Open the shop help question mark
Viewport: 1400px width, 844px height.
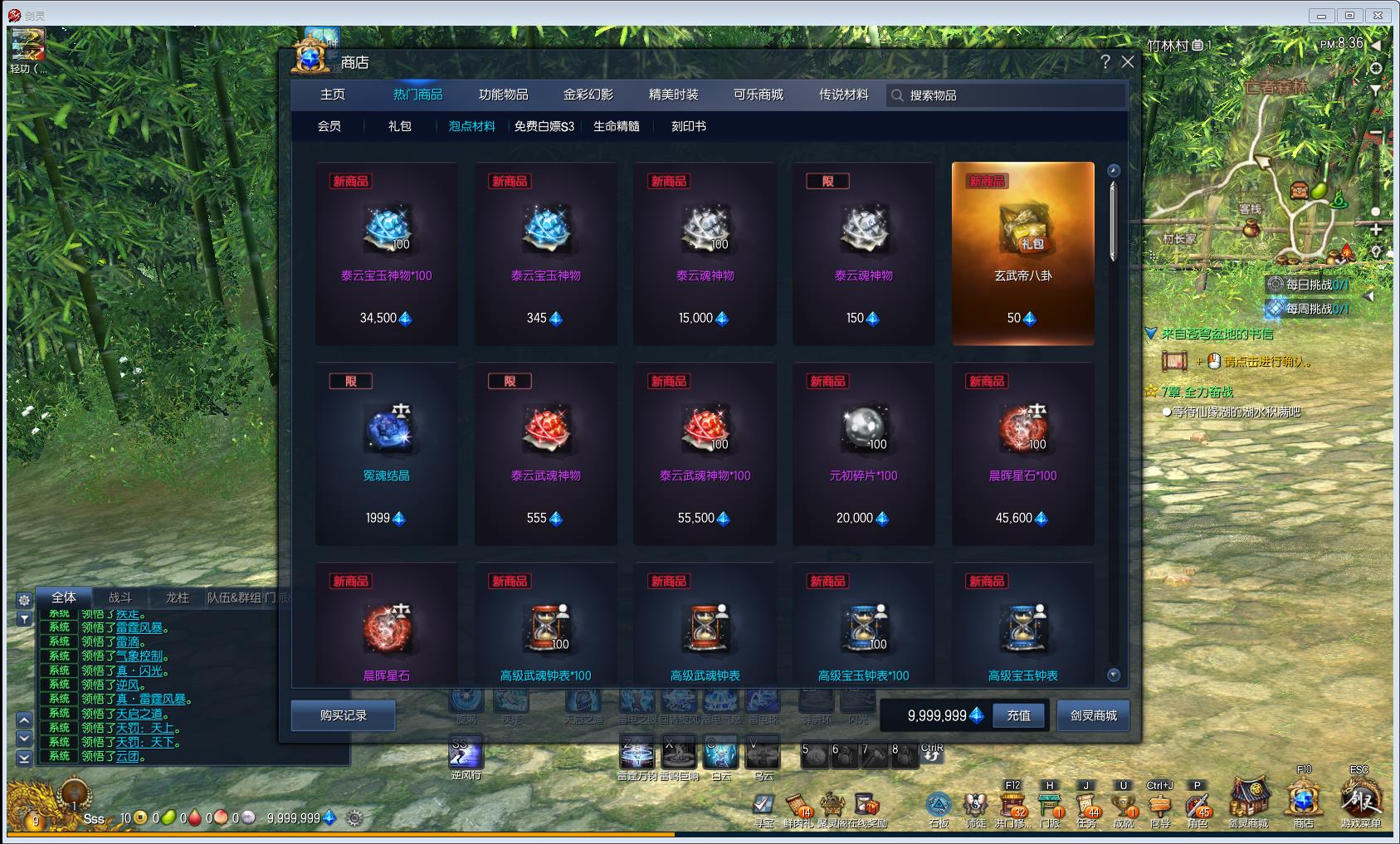pyautogui.click(x=1105, y=62)
